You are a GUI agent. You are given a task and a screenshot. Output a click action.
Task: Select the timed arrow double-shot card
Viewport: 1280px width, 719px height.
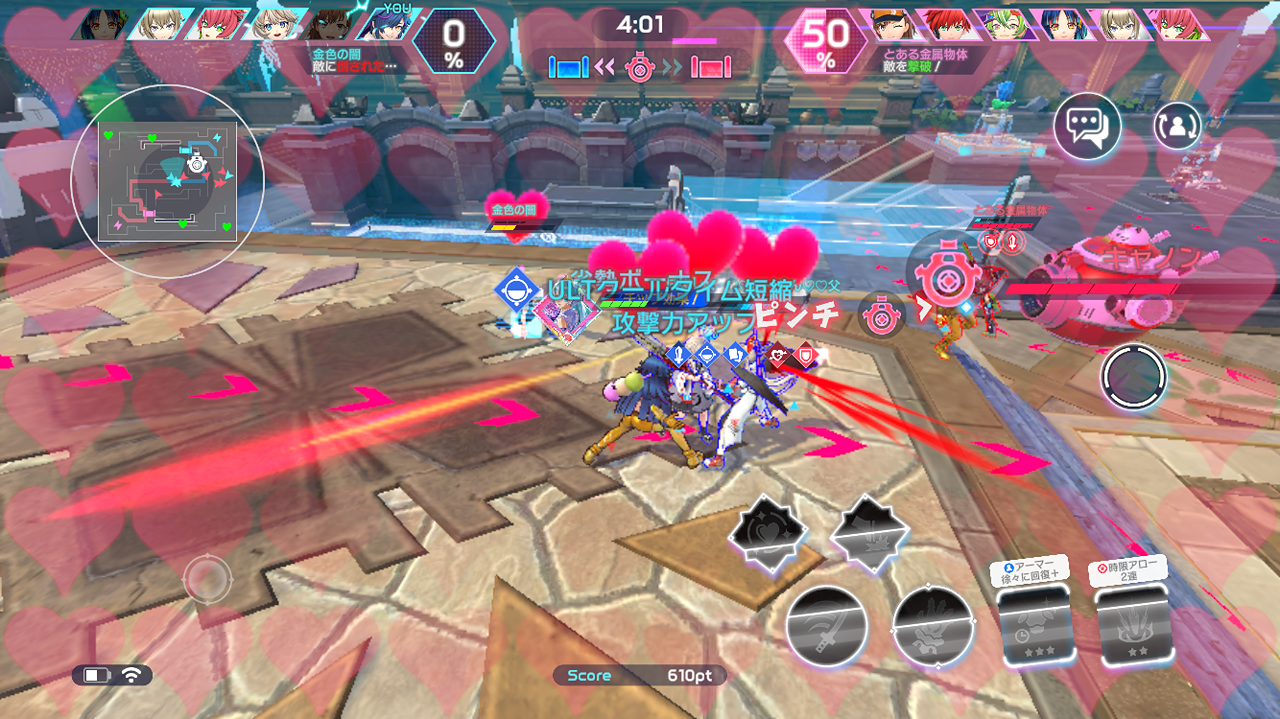click(x=1134, y=622)
